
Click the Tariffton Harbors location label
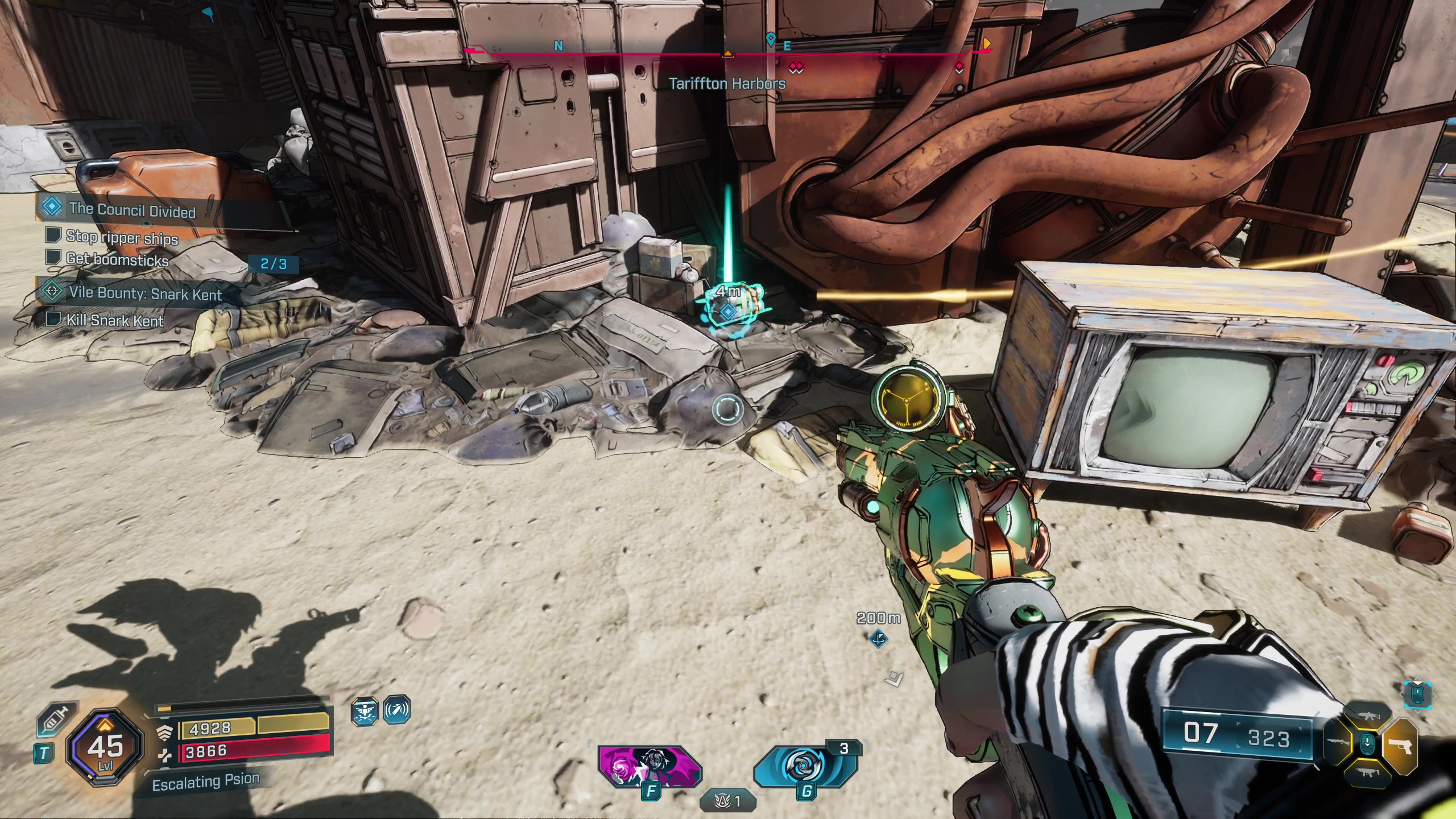point(727,84)
